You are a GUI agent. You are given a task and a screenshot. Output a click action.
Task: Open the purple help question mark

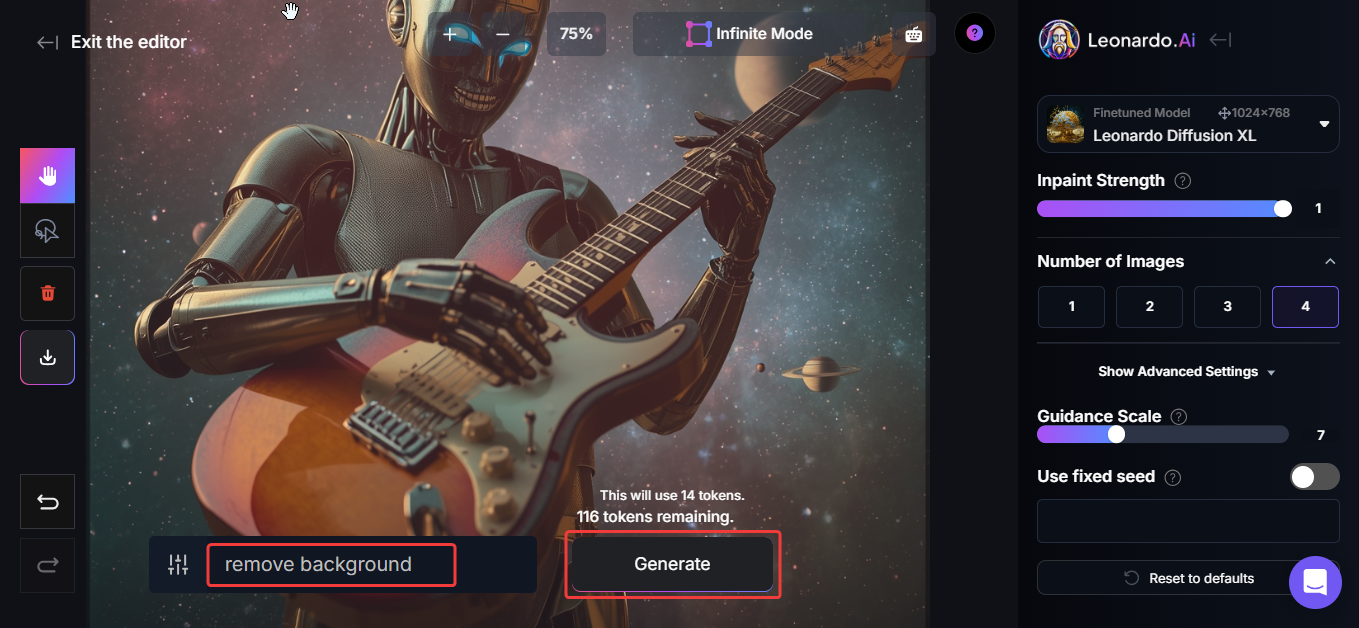point(975,33)
